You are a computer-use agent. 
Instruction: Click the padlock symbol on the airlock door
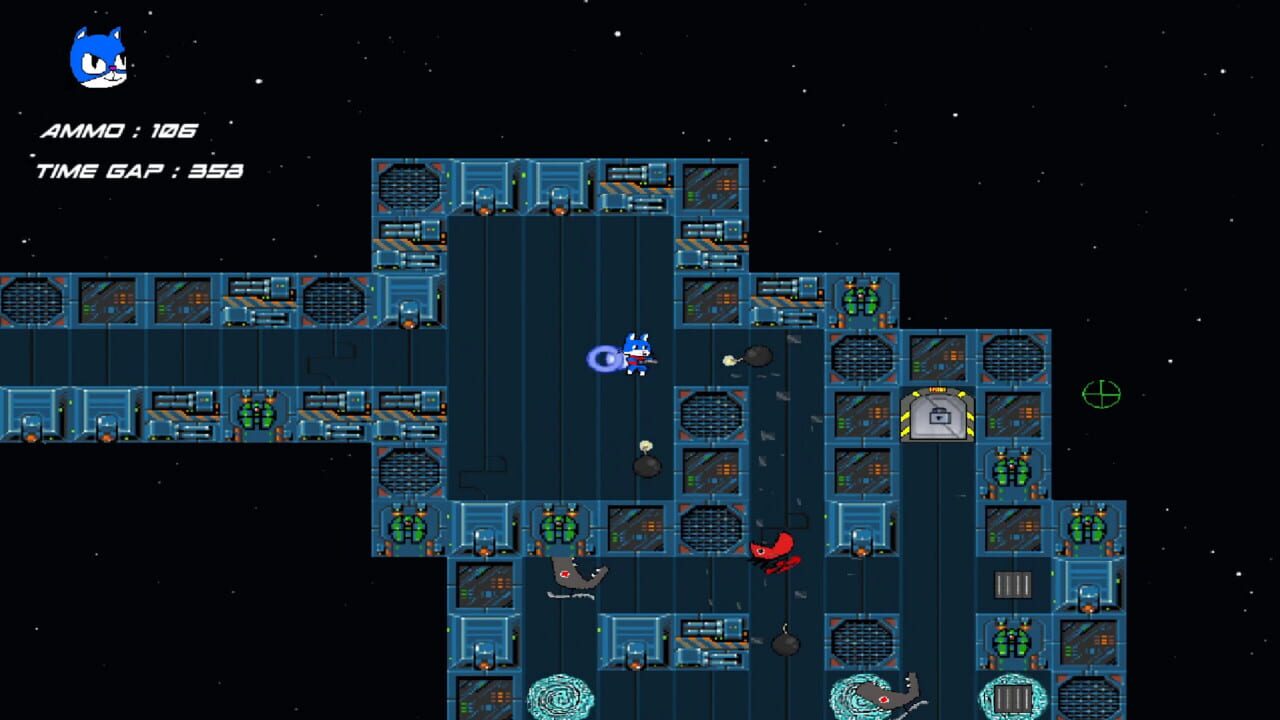click(x=939, y=416)
